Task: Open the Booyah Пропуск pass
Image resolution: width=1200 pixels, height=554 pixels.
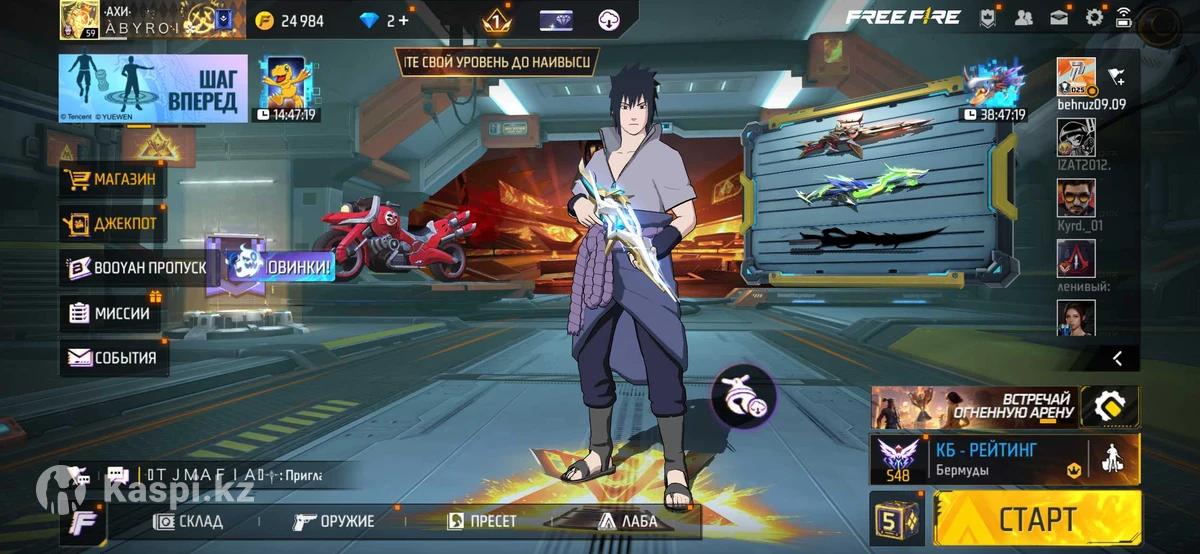Action: 136,268
